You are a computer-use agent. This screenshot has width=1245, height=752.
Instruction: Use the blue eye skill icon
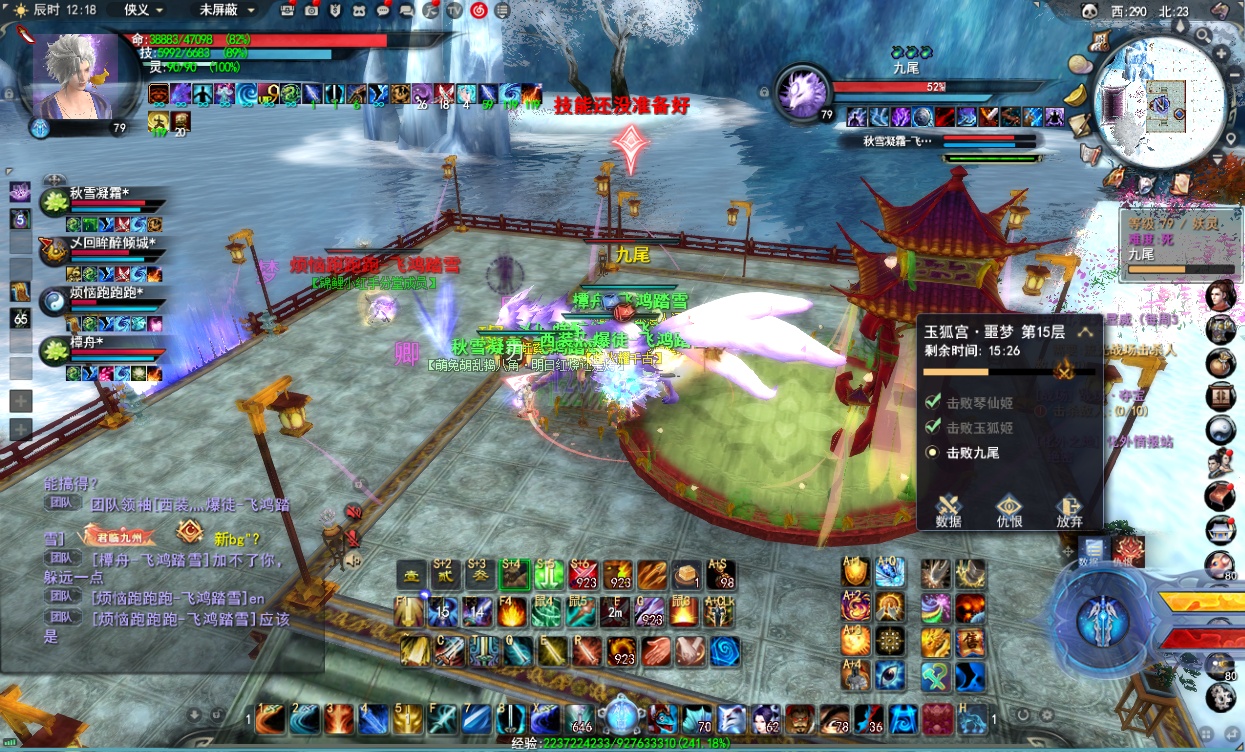coord(889,676)
